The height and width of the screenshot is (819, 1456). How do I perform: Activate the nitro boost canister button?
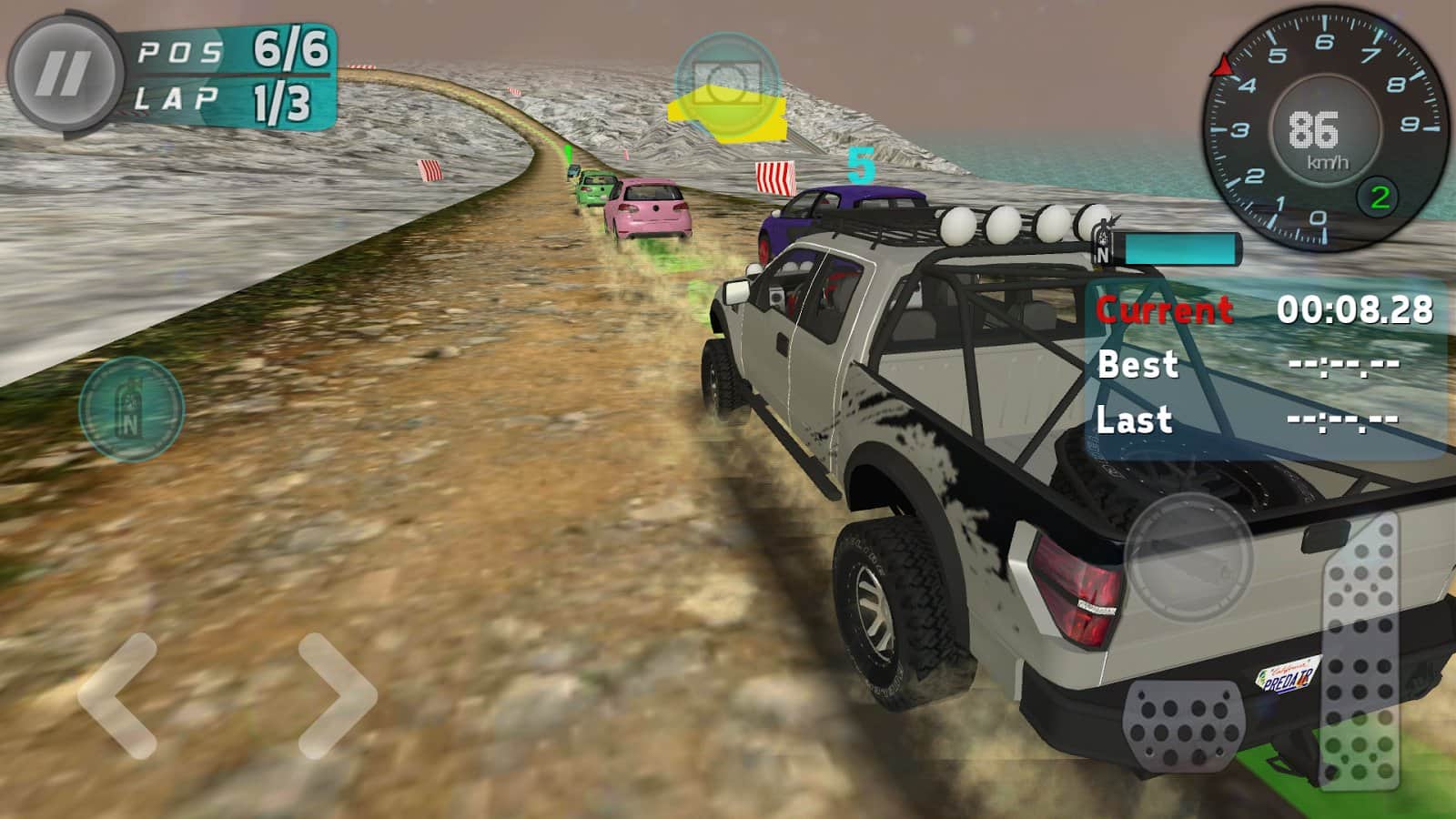click(x=131, y=409)
